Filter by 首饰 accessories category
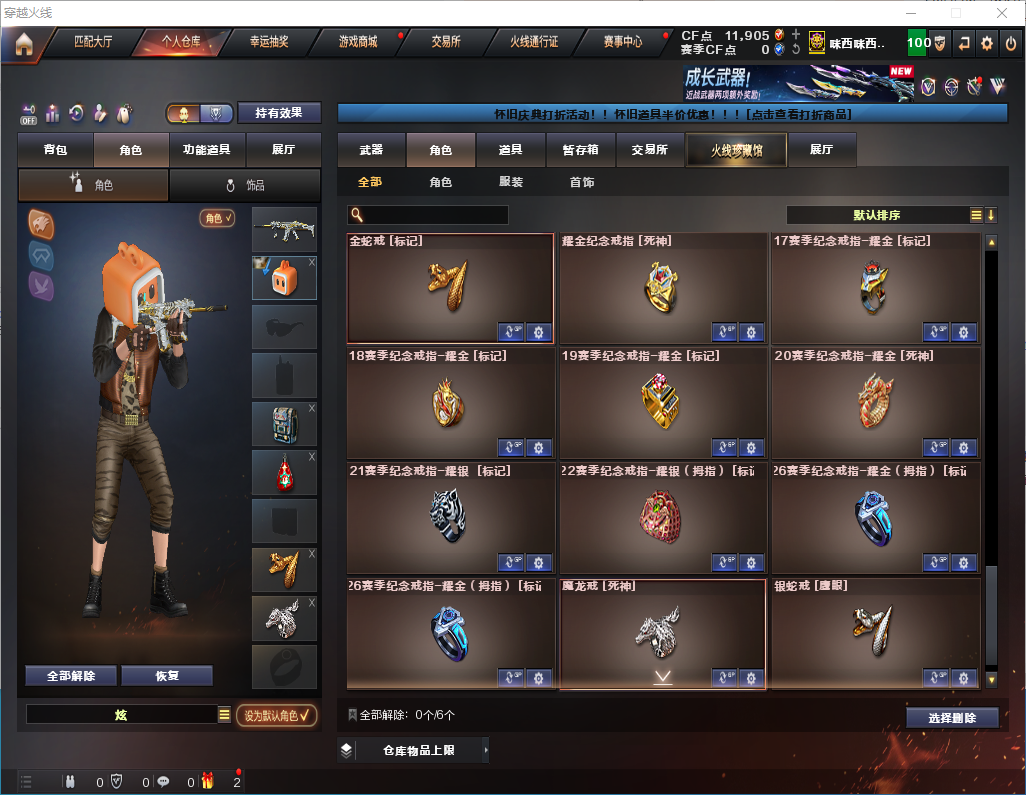The width and height of the screenshot is (1026, 795). tap(582, 182)
